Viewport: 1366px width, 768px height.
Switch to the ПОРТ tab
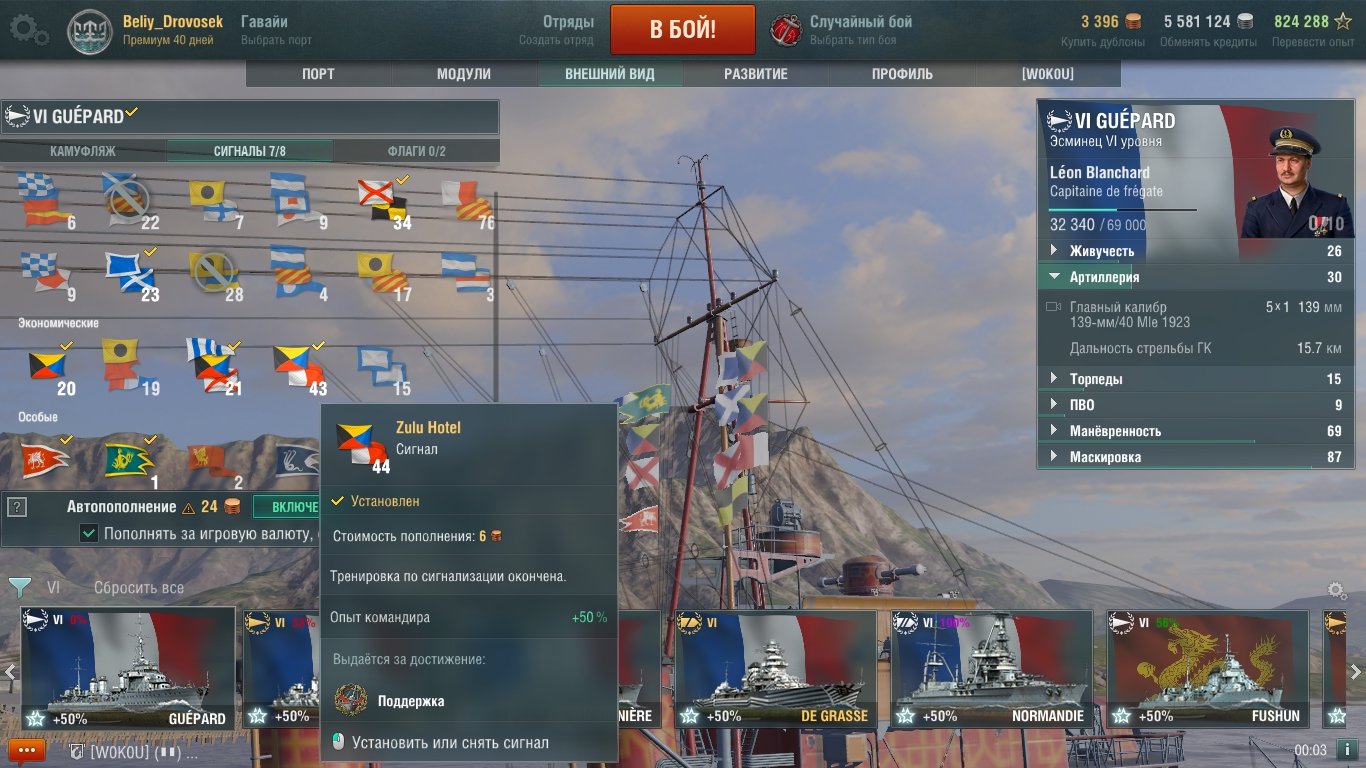click(x=318, y=74)
